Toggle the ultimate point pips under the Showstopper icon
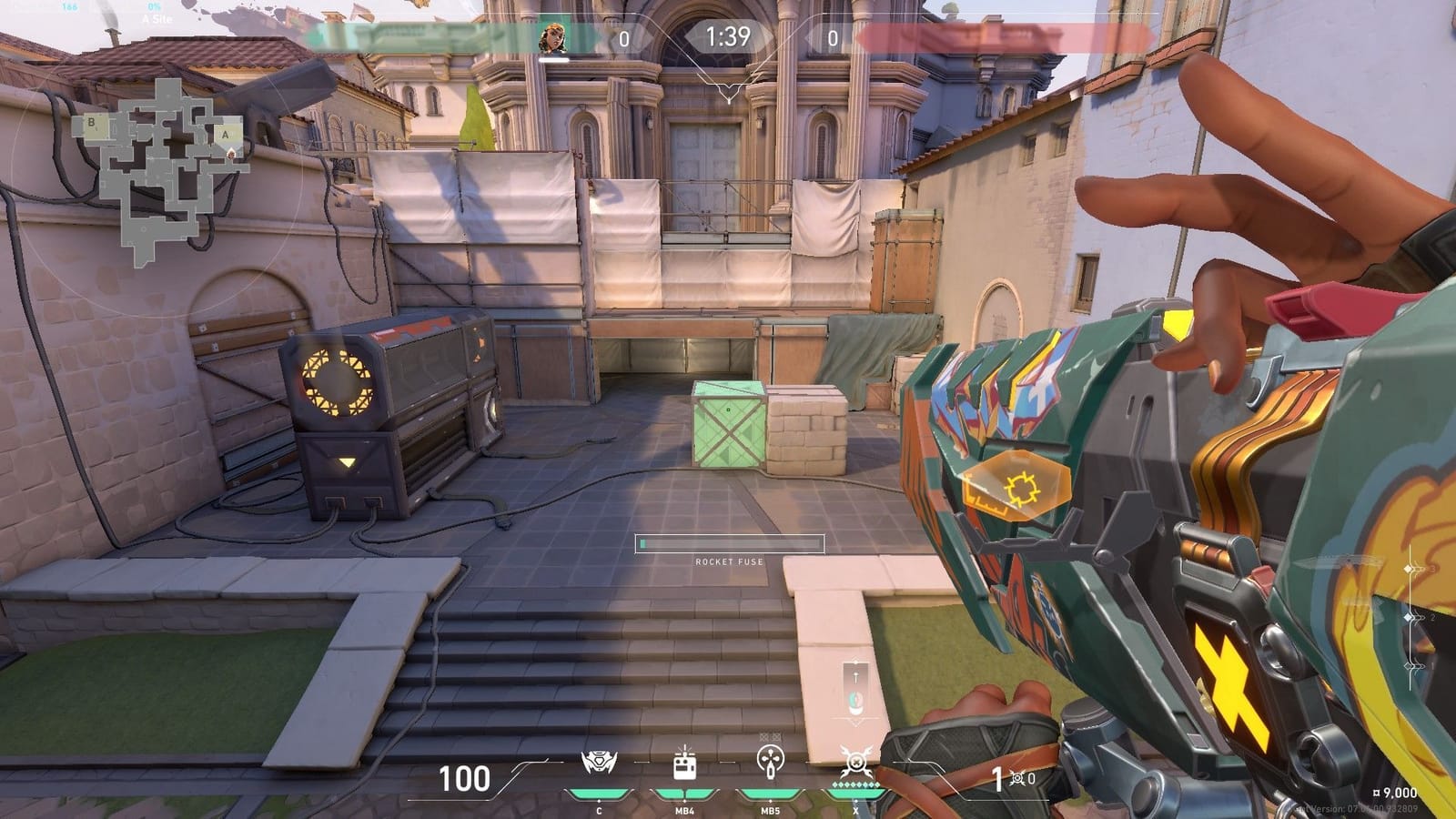 pyautogui.click(x=855, y=784)
